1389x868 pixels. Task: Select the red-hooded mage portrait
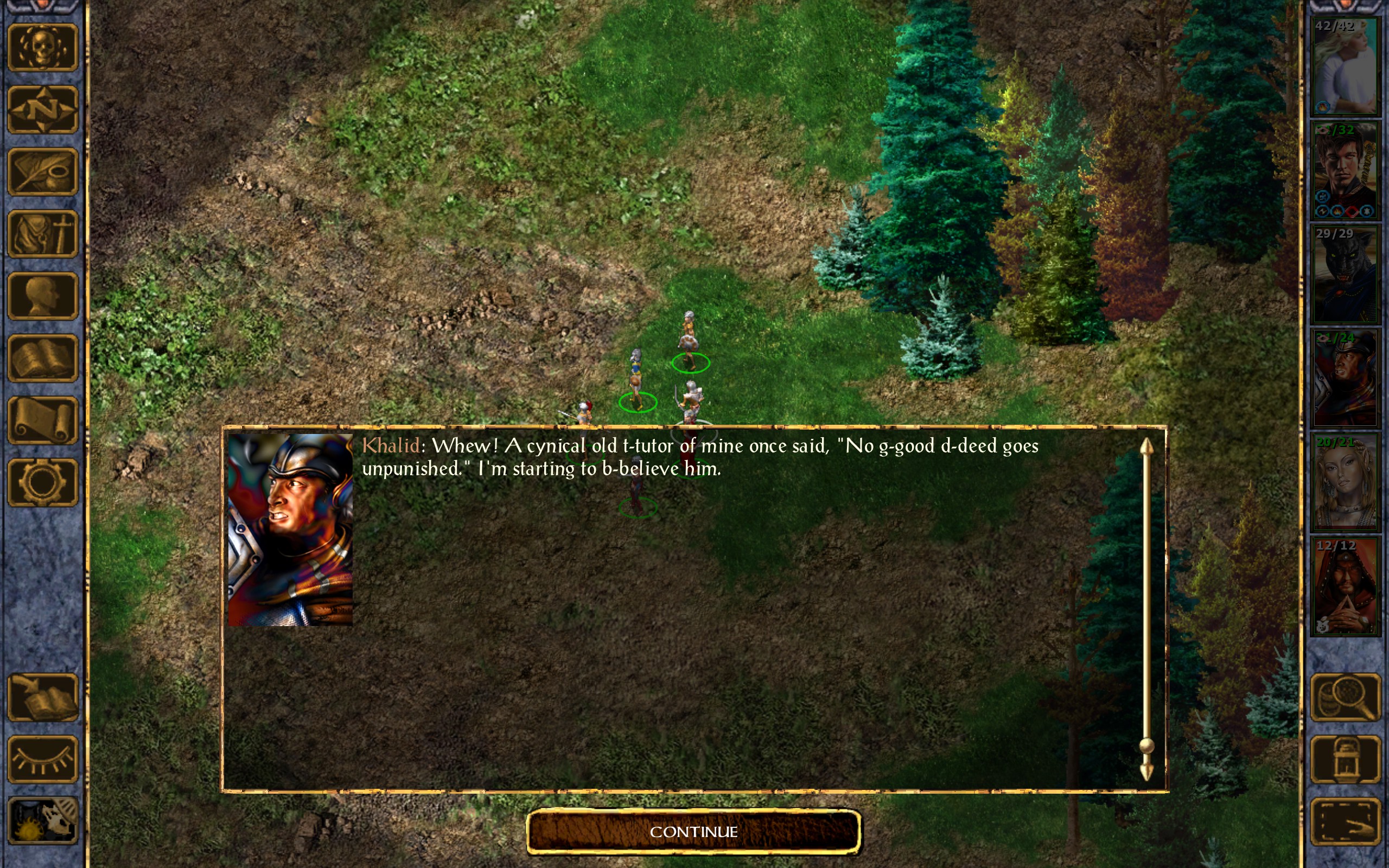click(1346, 586)
